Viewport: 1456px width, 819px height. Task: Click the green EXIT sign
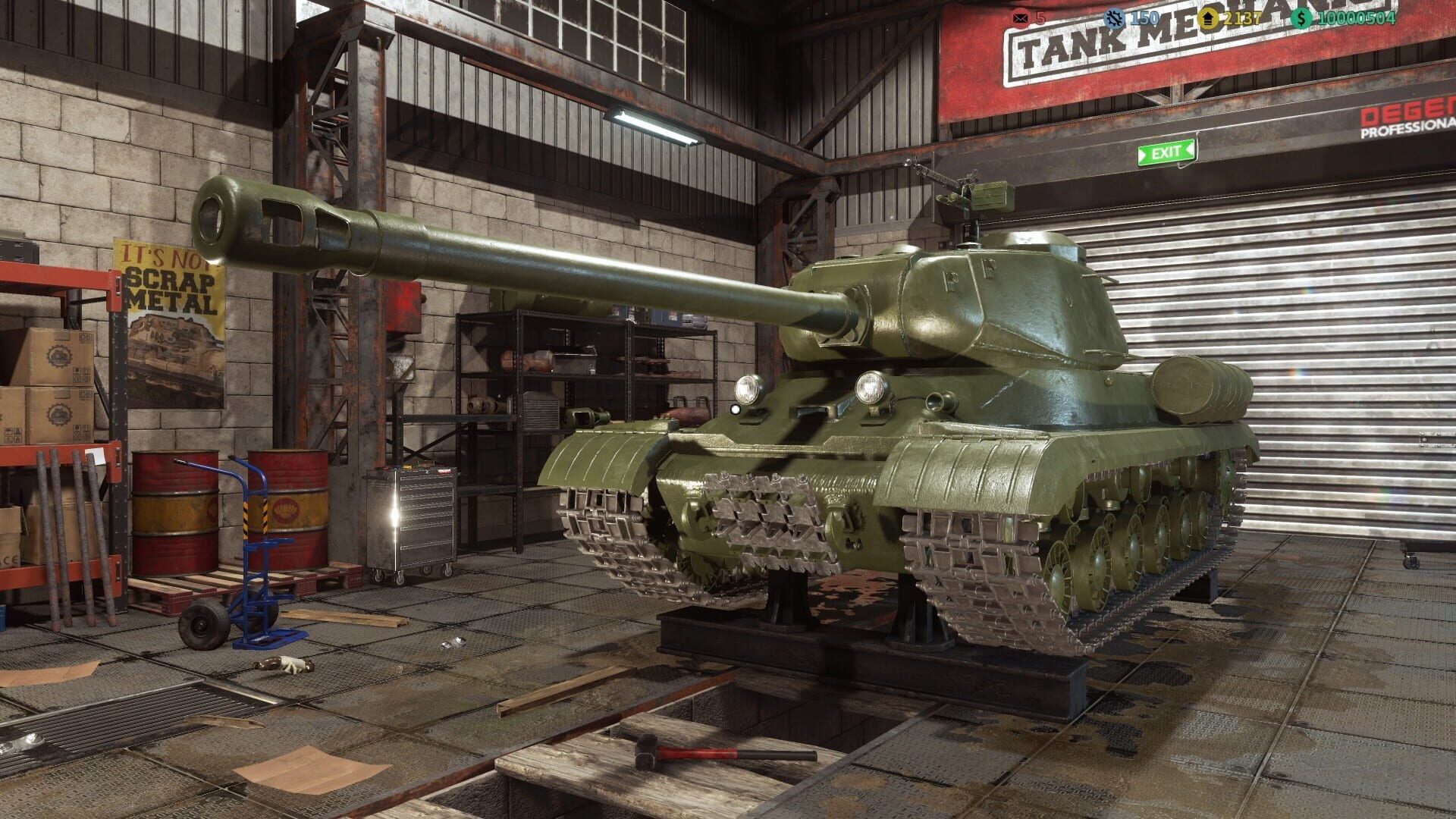pyautogui.click(x=1165, y=152)
